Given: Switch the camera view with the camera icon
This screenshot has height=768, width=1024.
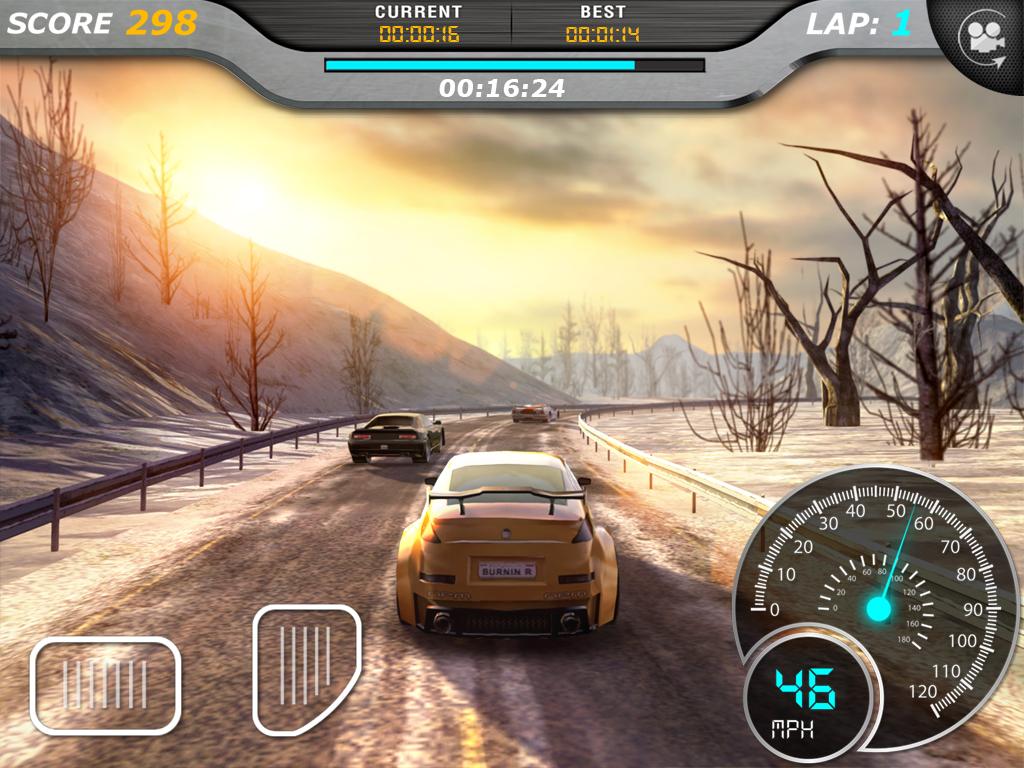Looking at the screenshot, I should tap(981, 38).
